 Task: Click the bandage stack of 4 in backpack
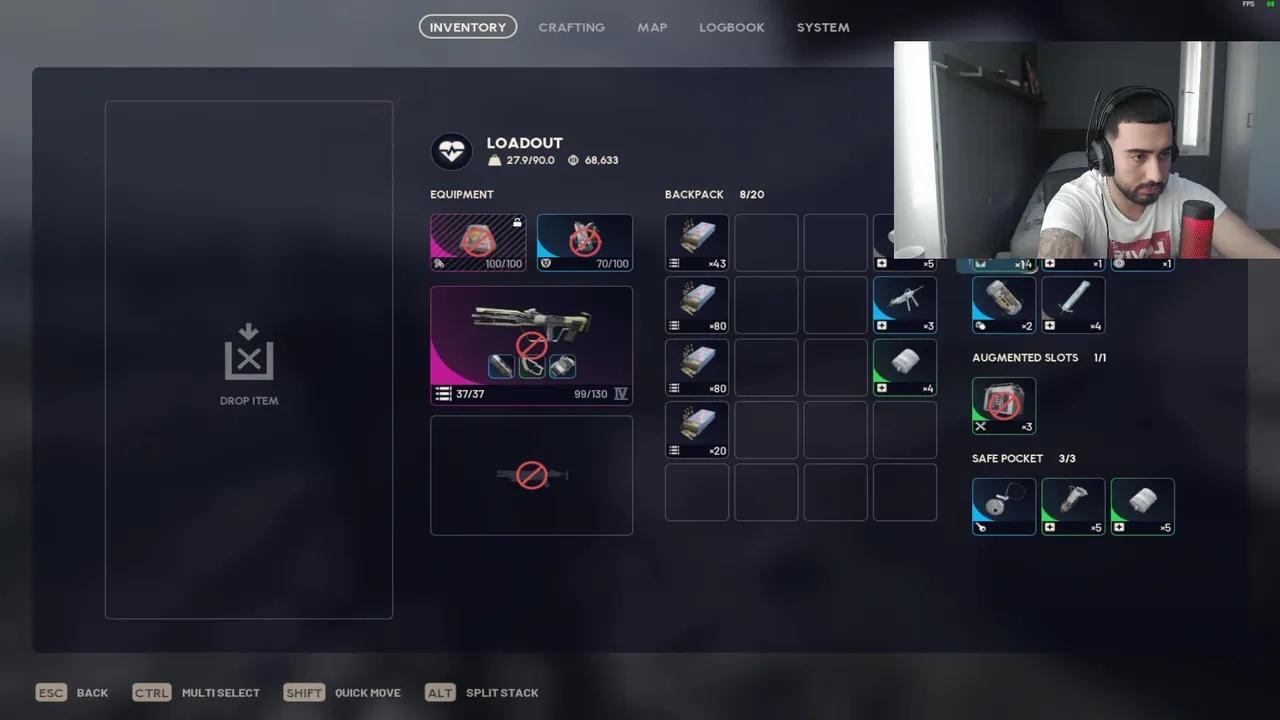click(x=904, y=367)
